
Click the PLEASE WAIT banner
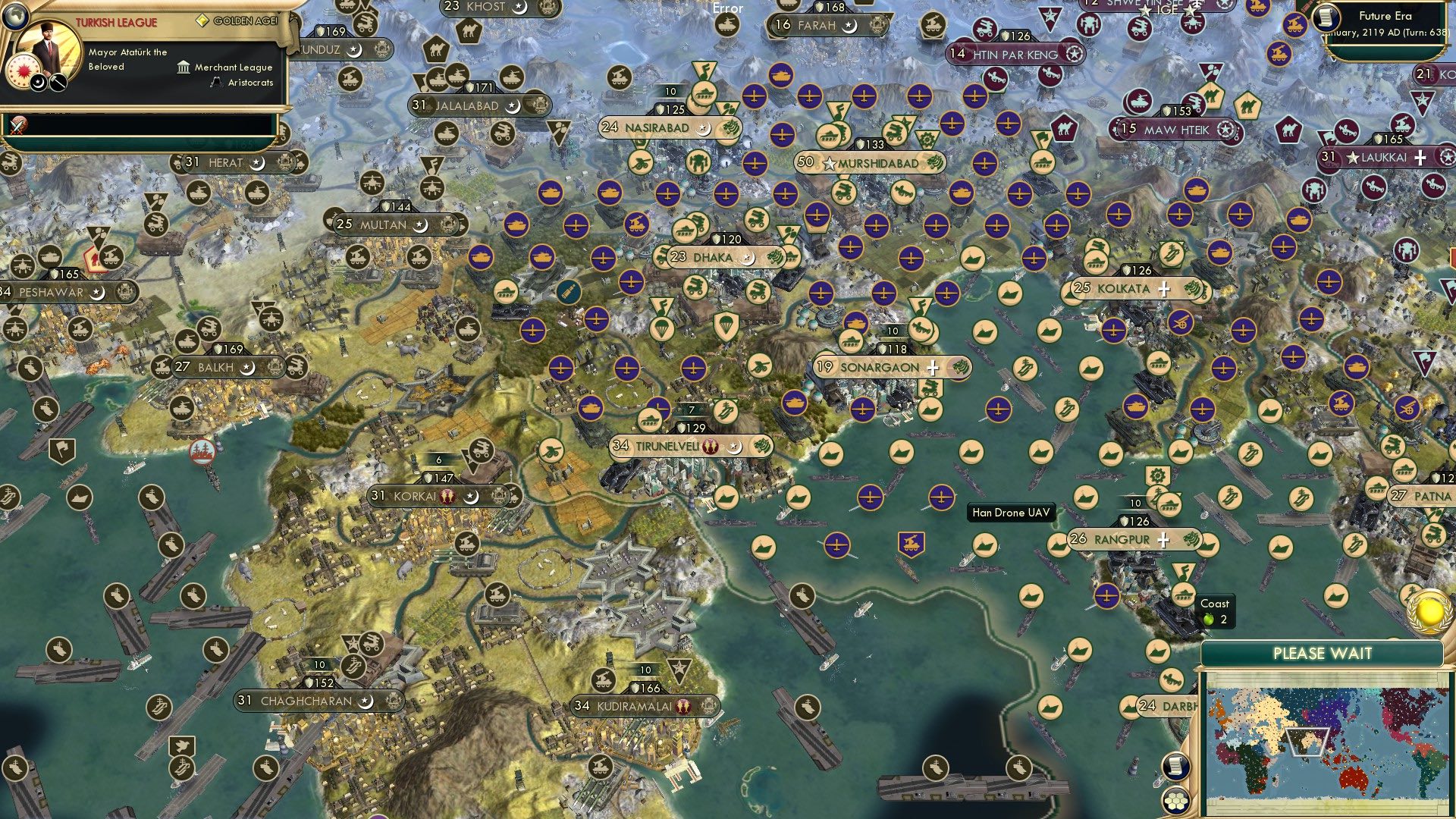[x=1323, y=651]
